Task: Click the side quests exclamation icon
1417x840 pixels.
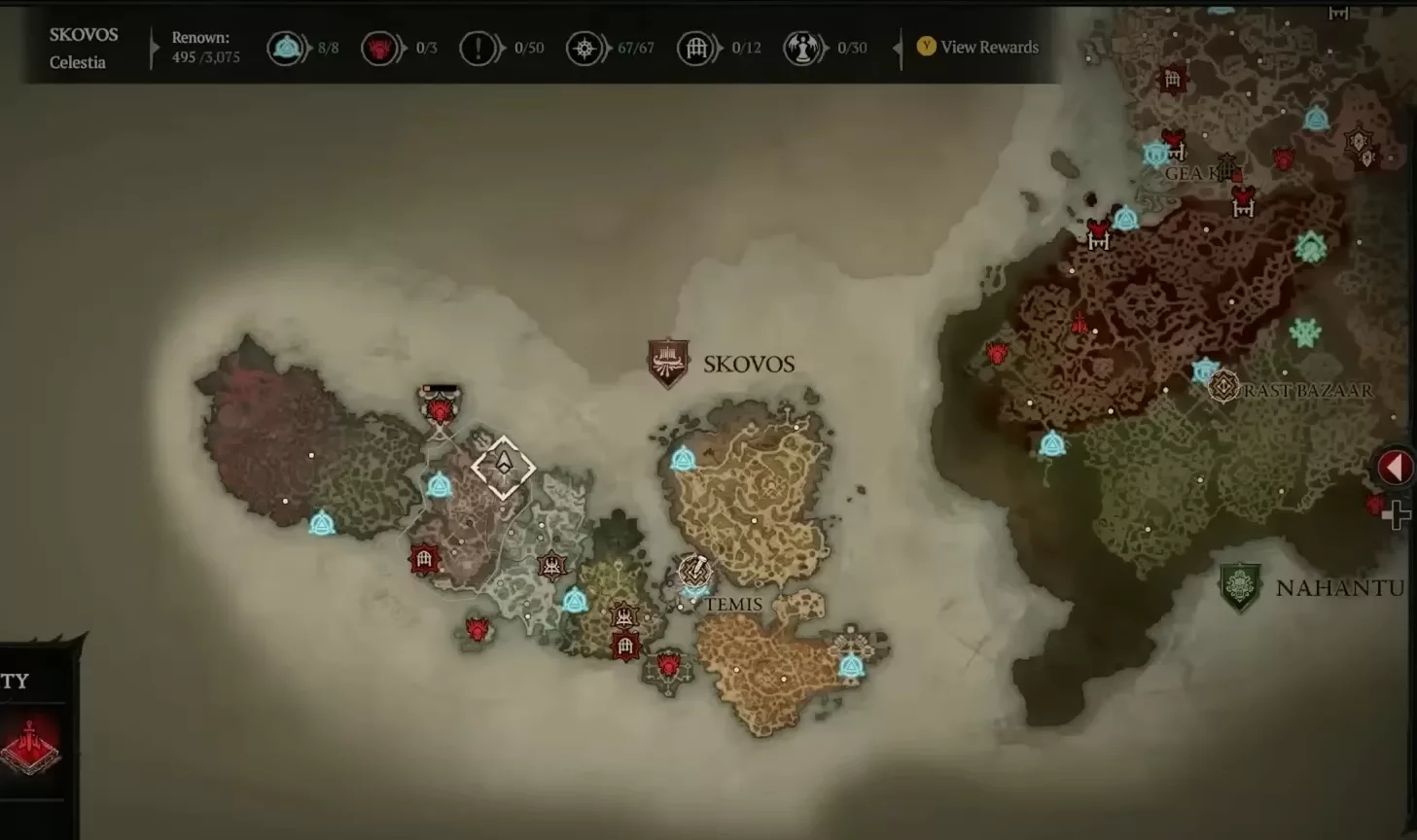Action: [x=478, y=48]
